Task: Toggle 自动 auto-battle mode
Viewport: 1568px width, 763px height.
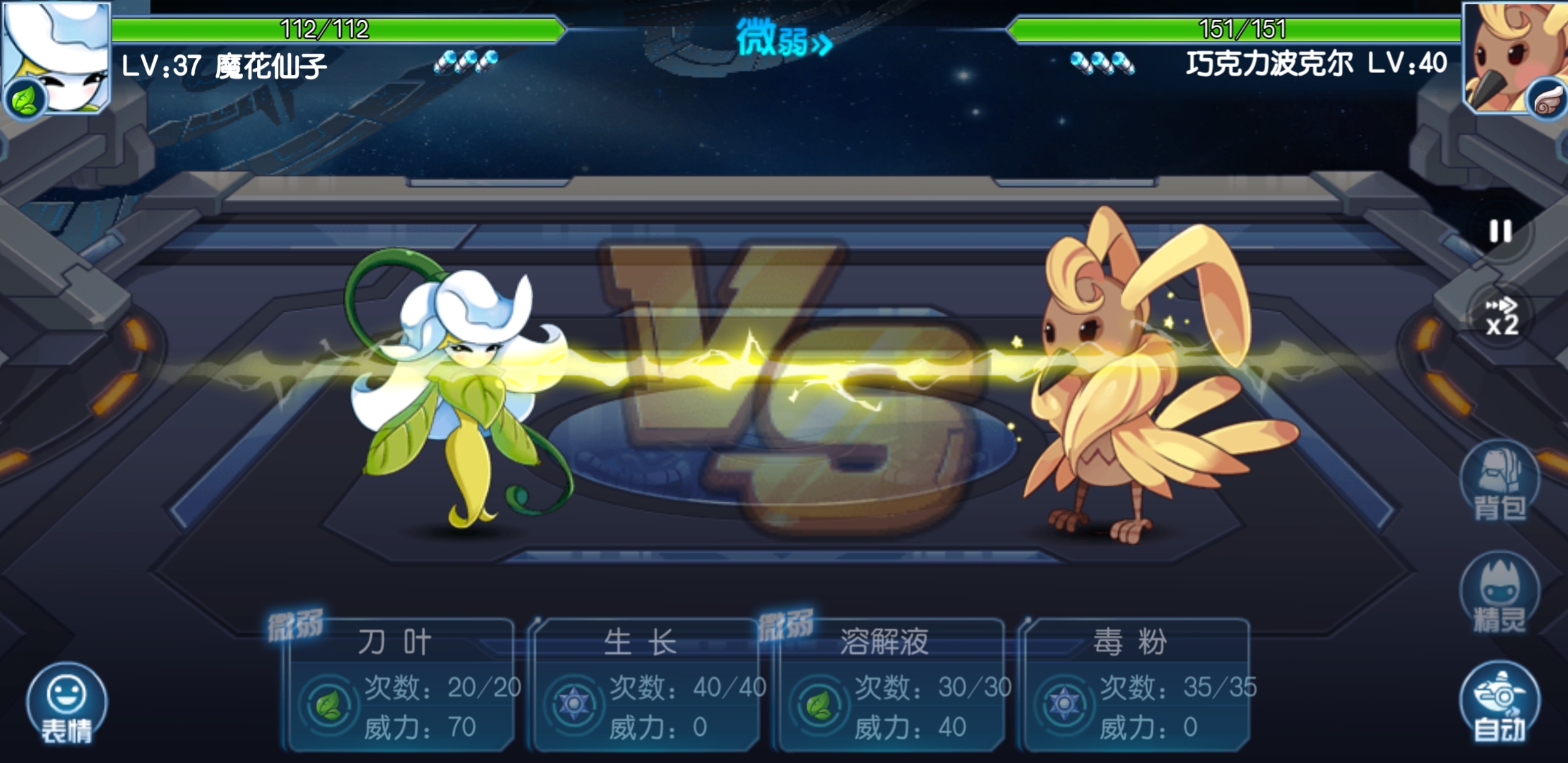Action: (1499, 702)
